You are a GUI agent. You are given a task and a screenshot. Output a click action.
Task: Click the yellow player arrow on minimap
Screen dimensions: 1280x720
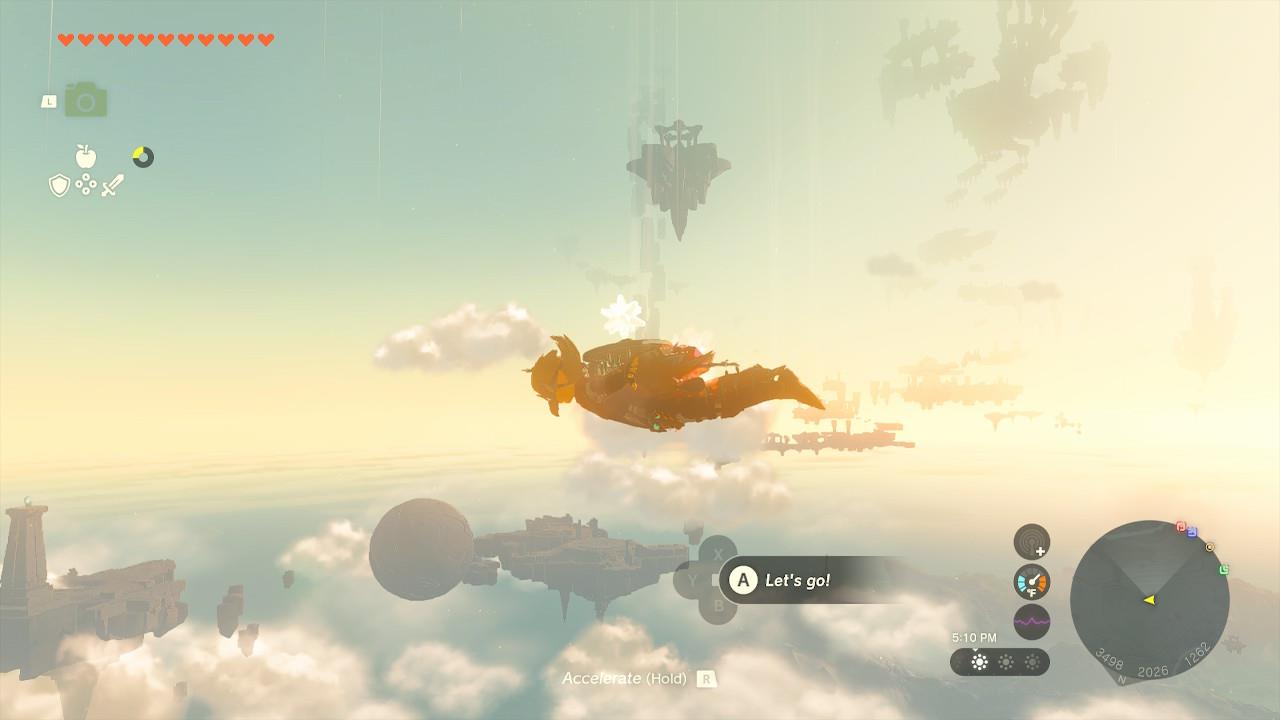(1149, 600)
